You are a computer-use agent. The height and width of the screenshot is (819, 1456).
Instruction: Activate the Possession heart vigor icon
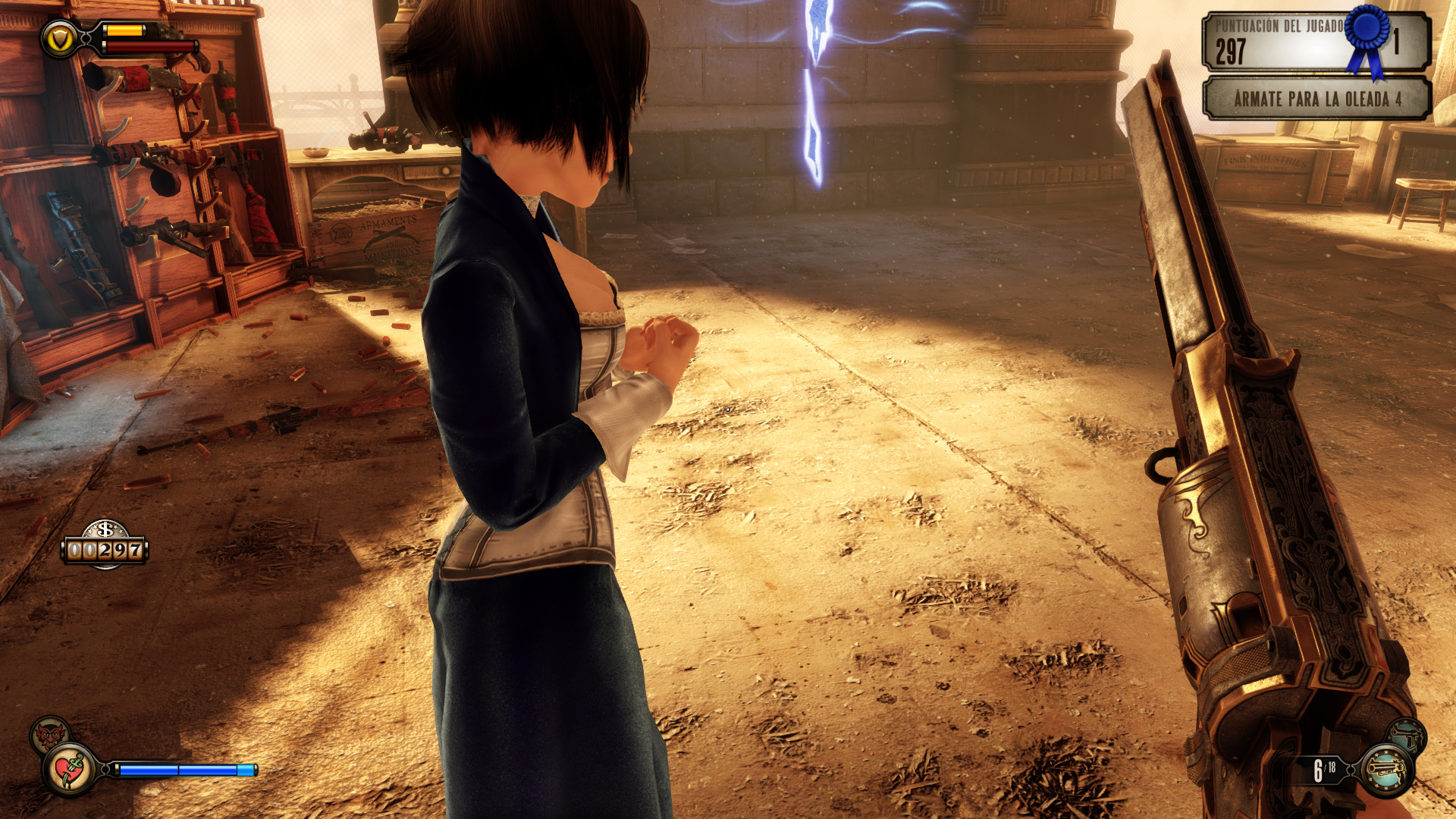(x=71, y=770)
